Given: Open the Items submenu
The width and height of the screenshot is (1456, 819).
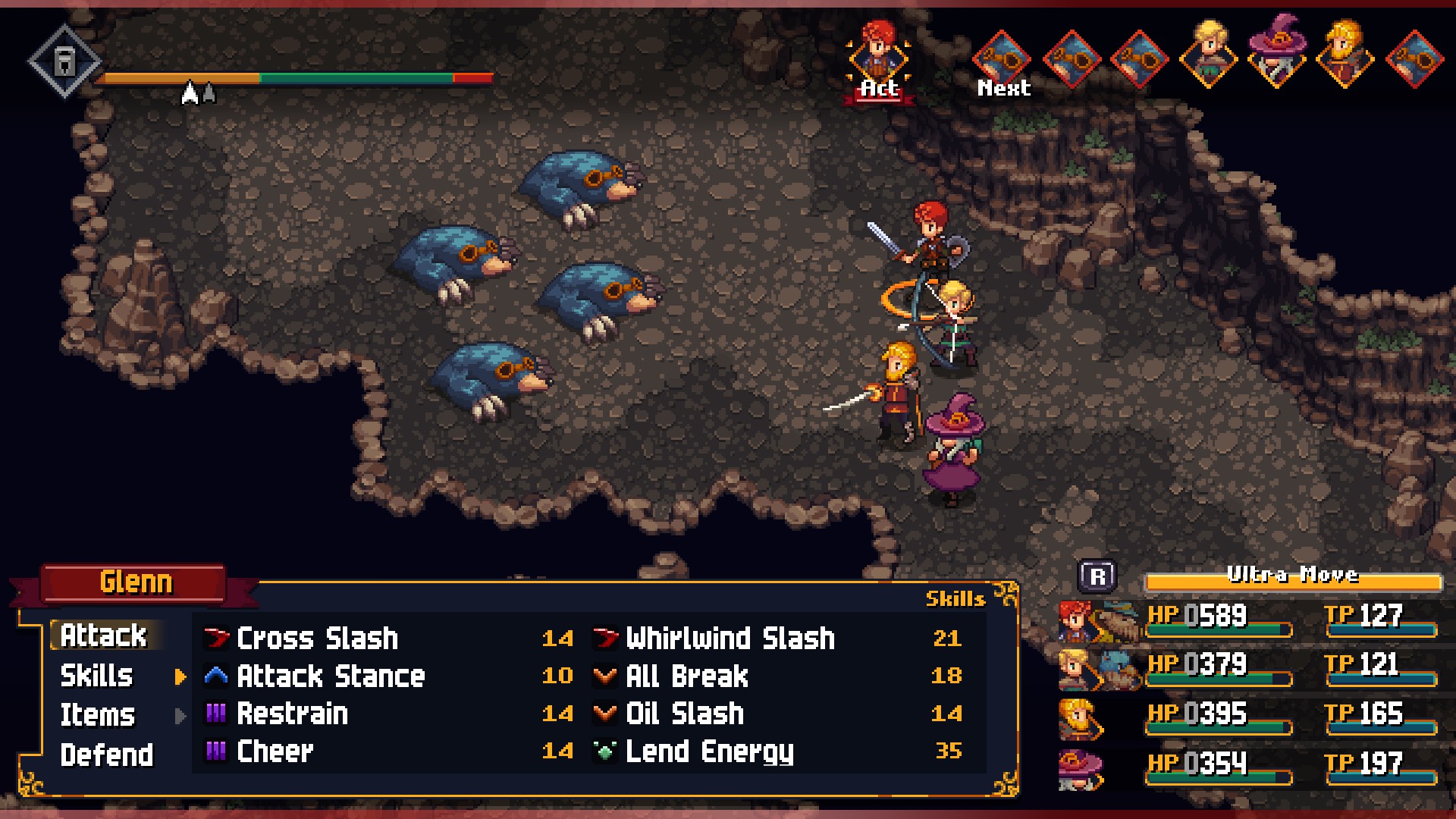Looking at the screenshot, I should [x=97, y=715].
